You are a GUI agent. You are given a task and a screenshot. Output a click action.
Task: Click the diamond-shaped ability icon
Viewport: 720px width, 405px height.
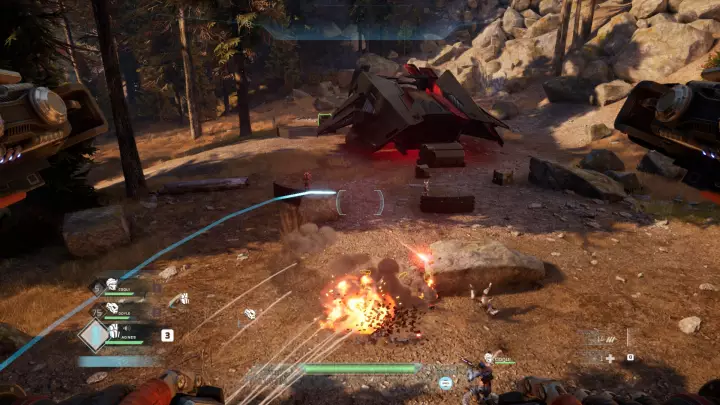coord(94,335)
